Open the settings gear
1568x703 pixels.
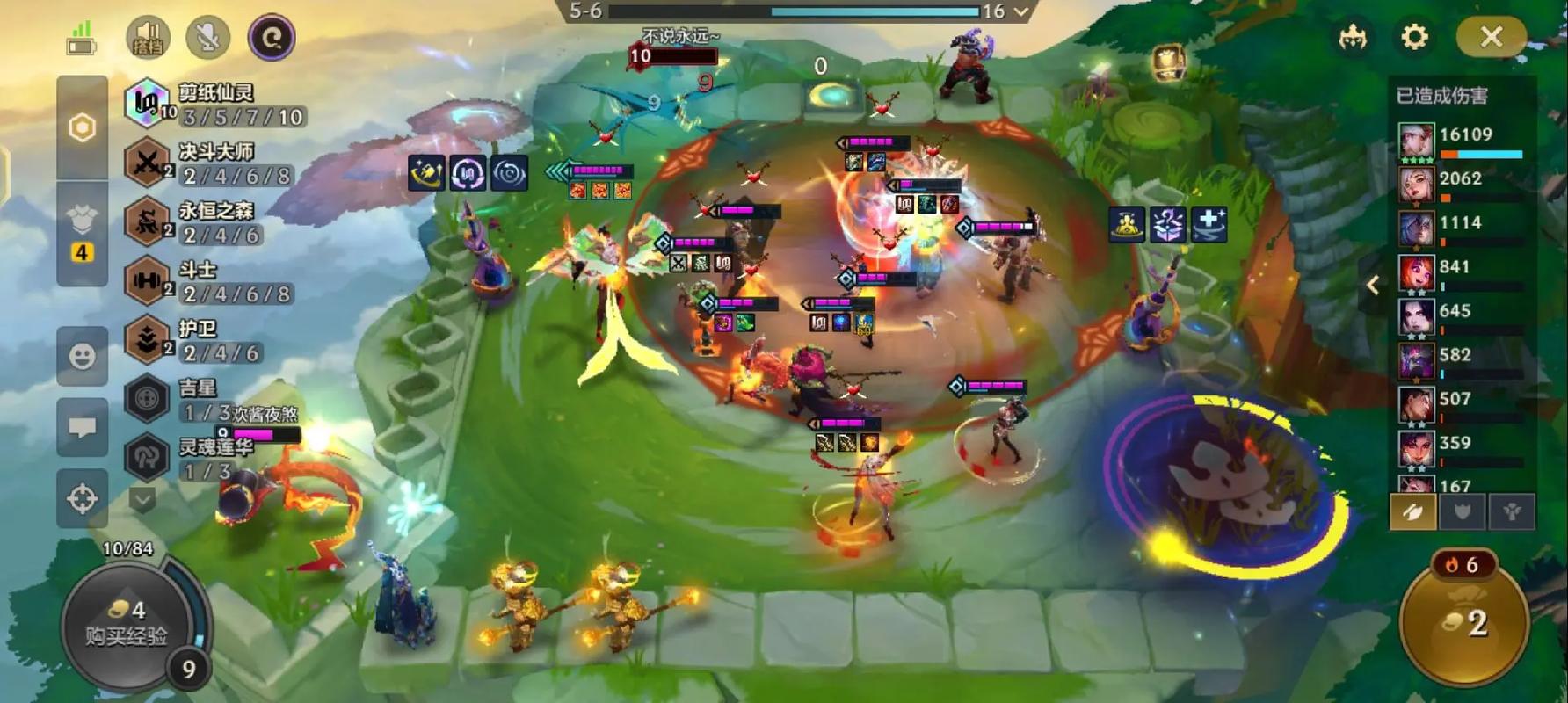coord(1414,37)
